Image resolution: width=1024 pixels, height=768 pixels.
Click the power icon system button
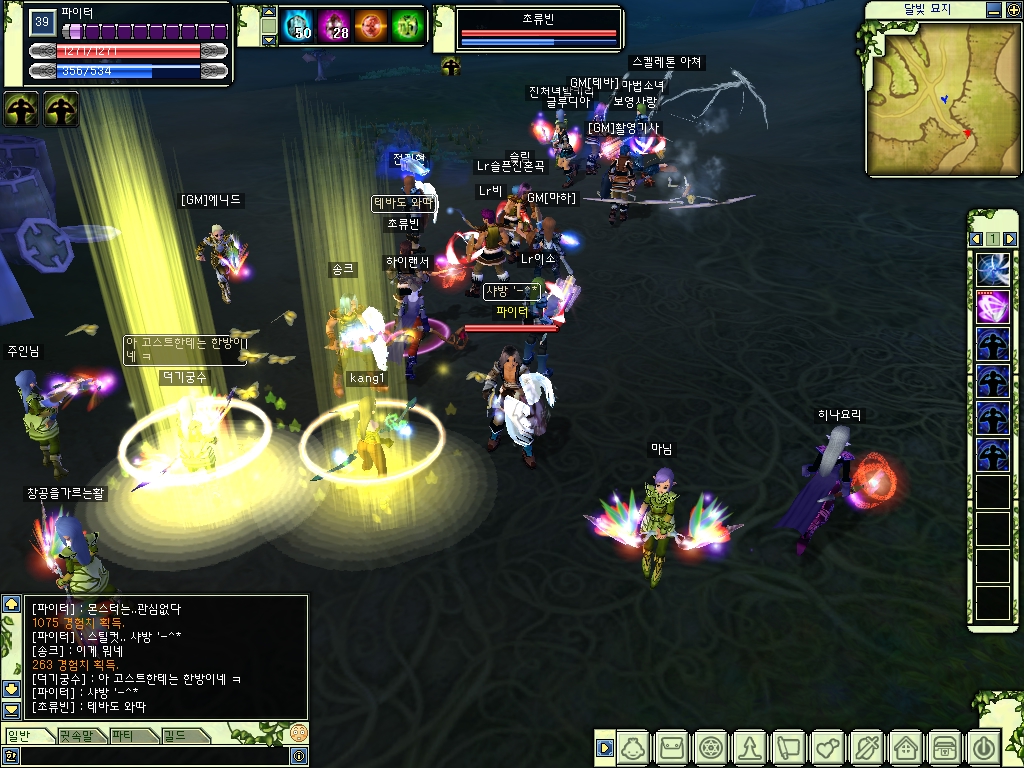983,747
